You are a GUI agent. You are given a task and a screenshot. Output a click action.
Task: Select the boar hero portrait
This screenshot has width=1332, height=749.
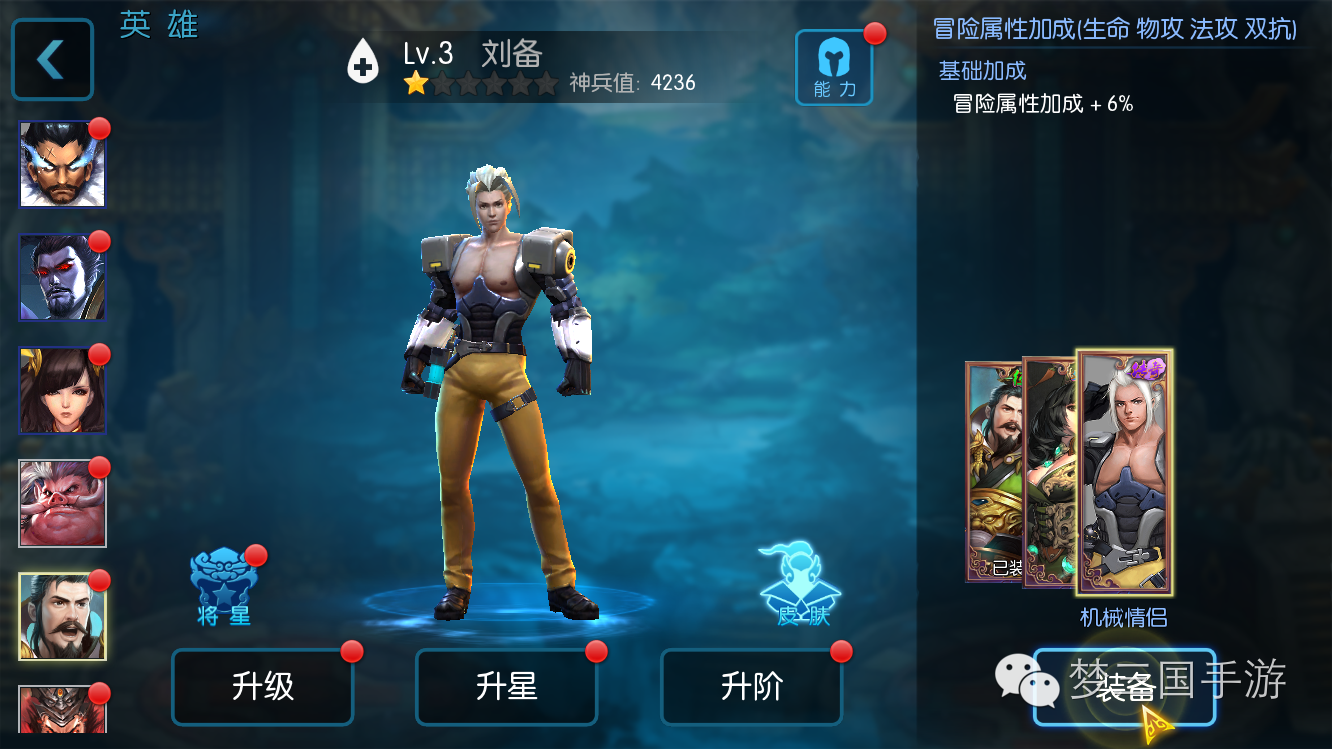click(62, 503)
